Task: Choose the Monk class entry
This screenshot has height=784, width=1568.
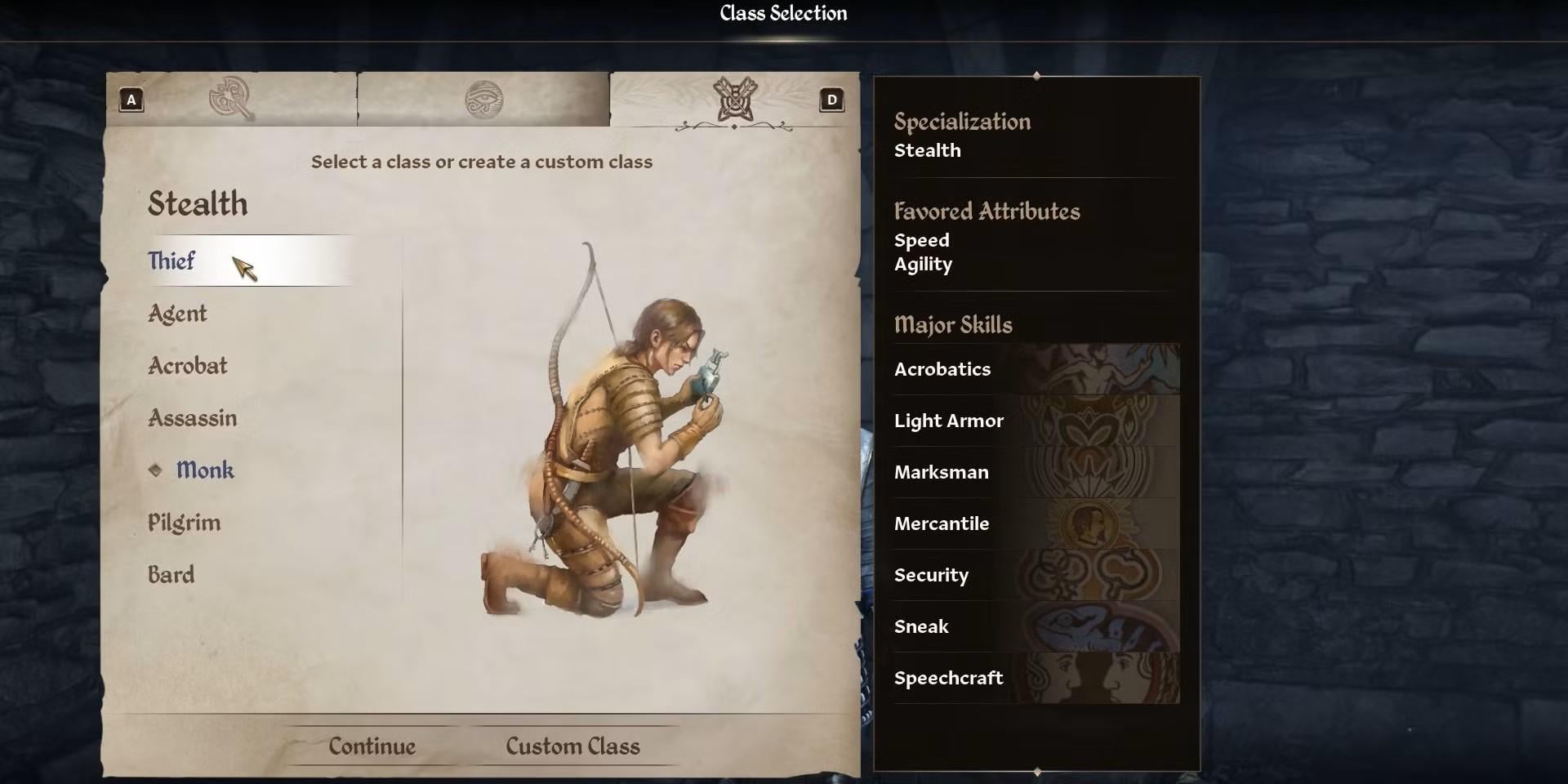Action: [205, 470]
